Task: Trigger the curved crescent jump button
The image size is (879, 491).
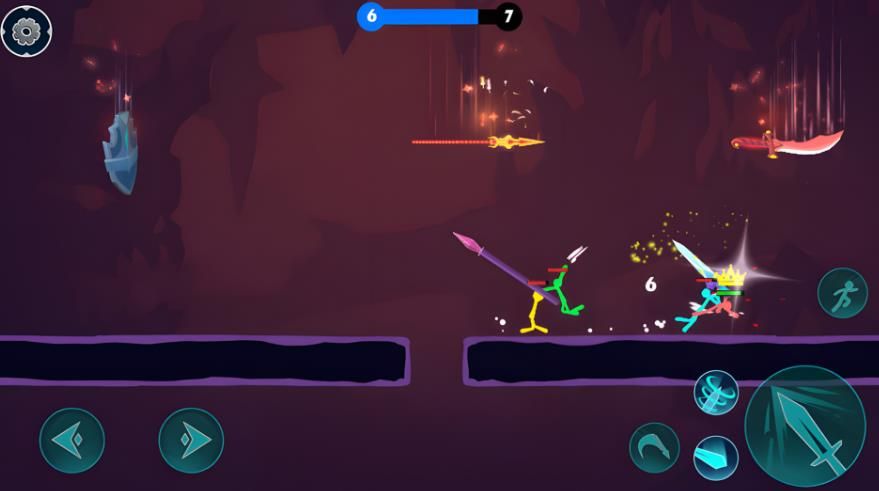Action: (x=654, y=446)
